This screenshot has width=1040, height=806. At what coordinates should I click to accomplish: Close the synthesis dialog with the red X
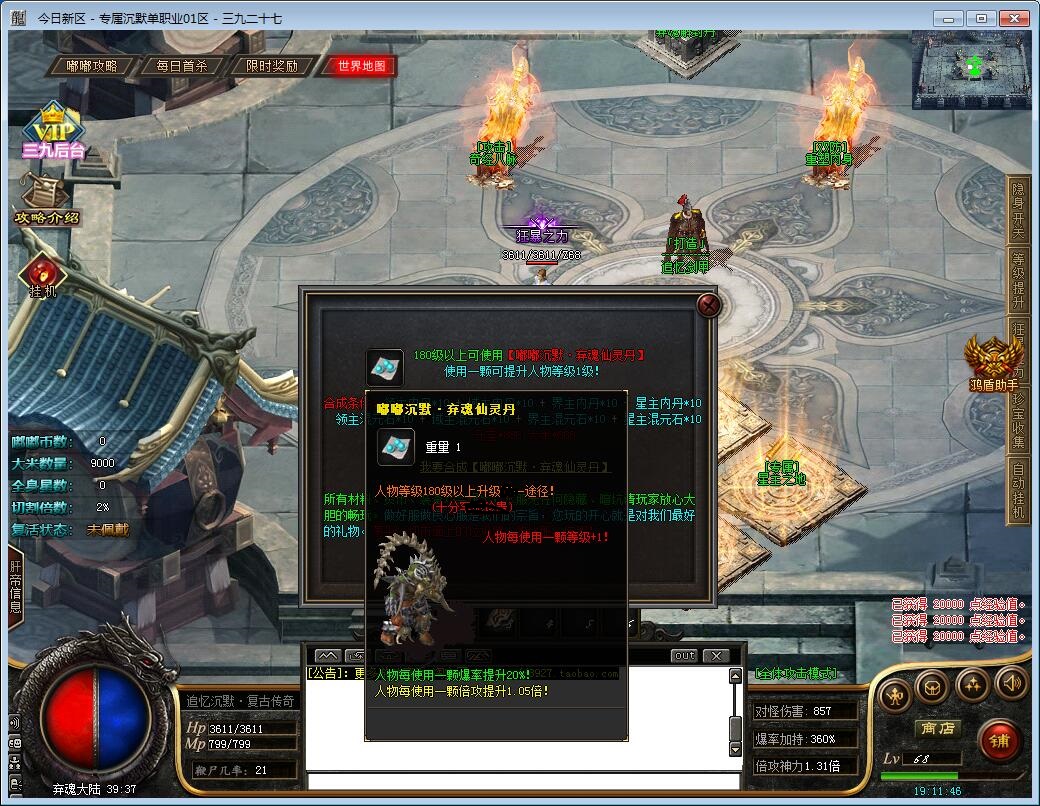tap(708, 305)
